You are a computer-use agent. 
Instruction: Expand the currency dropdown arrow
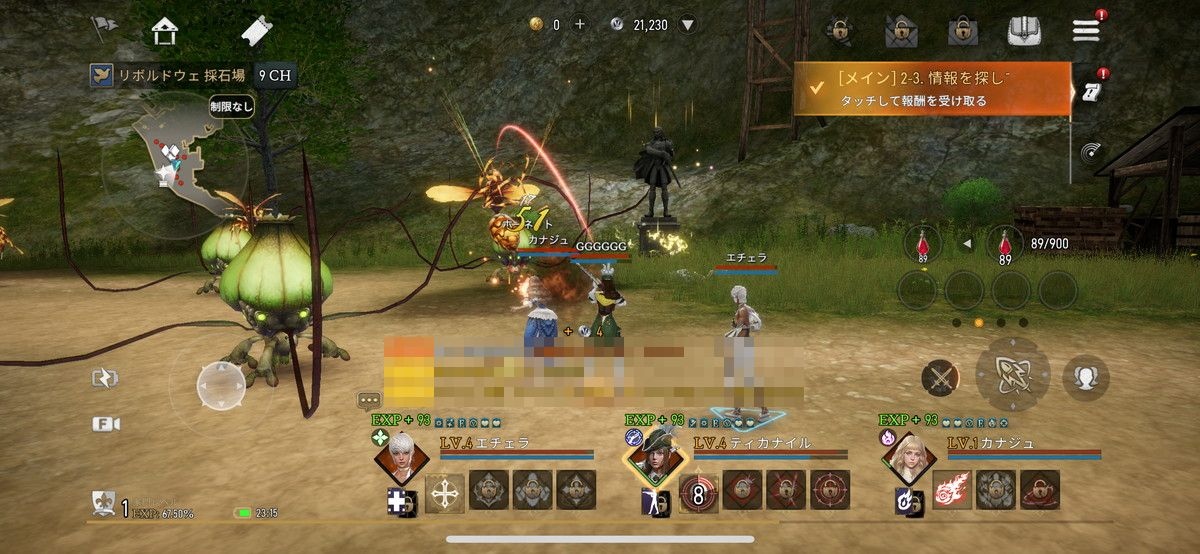pyautogui.click(x=688, y=24)
